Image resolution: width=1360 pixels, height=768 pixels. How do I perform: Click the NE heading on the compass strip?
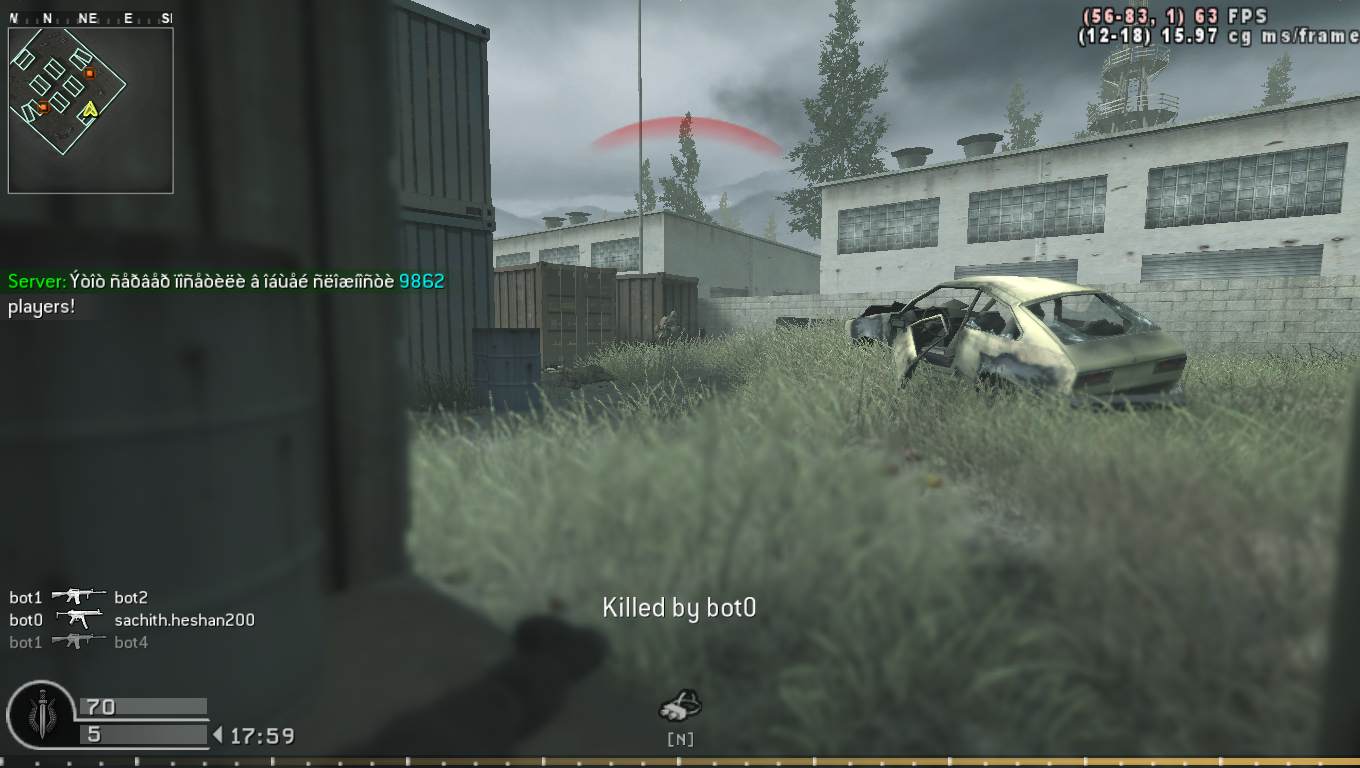[86, 17]
